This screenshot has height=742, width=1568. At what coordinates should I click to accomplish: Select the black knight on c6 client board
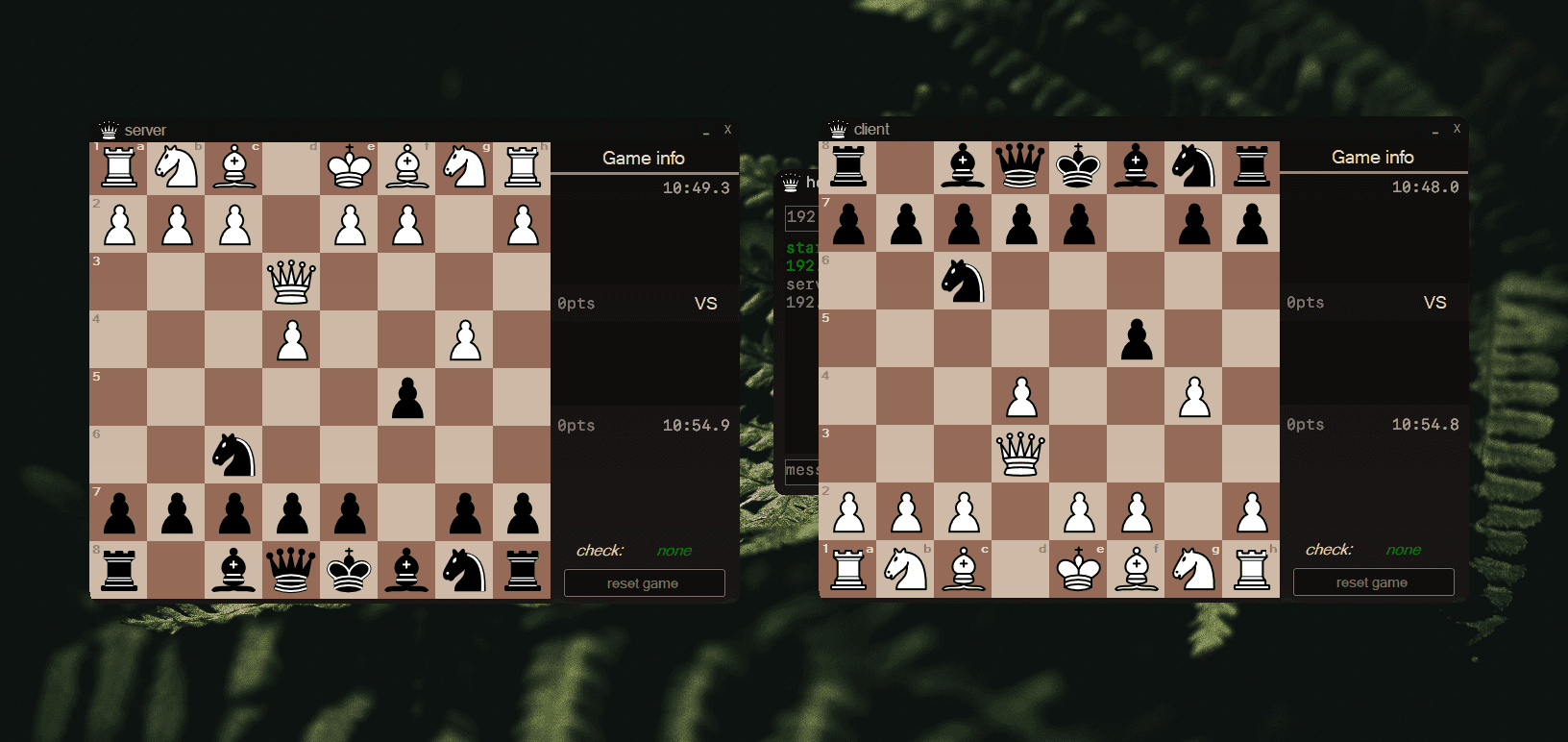point(963,282)
